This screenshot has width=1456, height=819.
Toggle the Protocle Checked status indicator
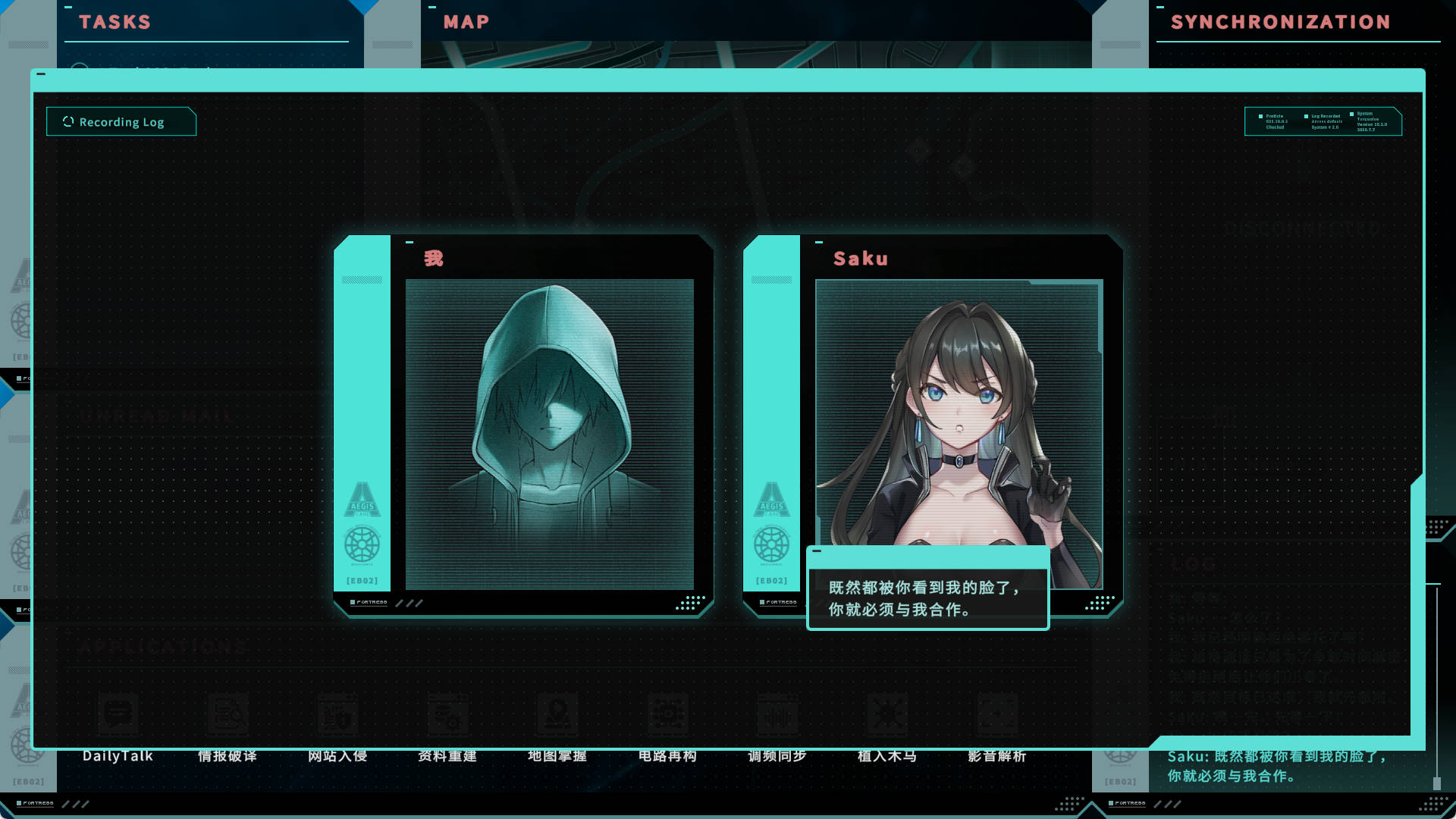[x=1260, y=116]
